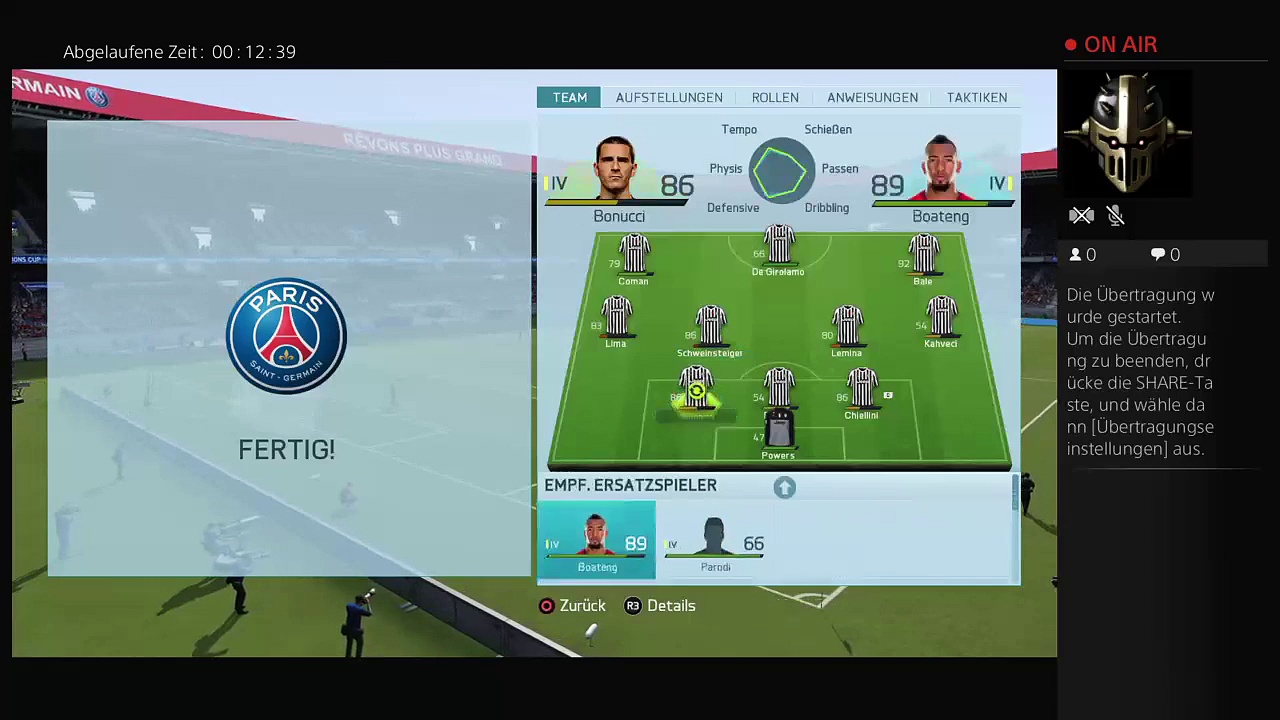The image size is (1280, 720).
Task: Pick substitute Parodi rated 66
Action: click(x=715, y=542)
